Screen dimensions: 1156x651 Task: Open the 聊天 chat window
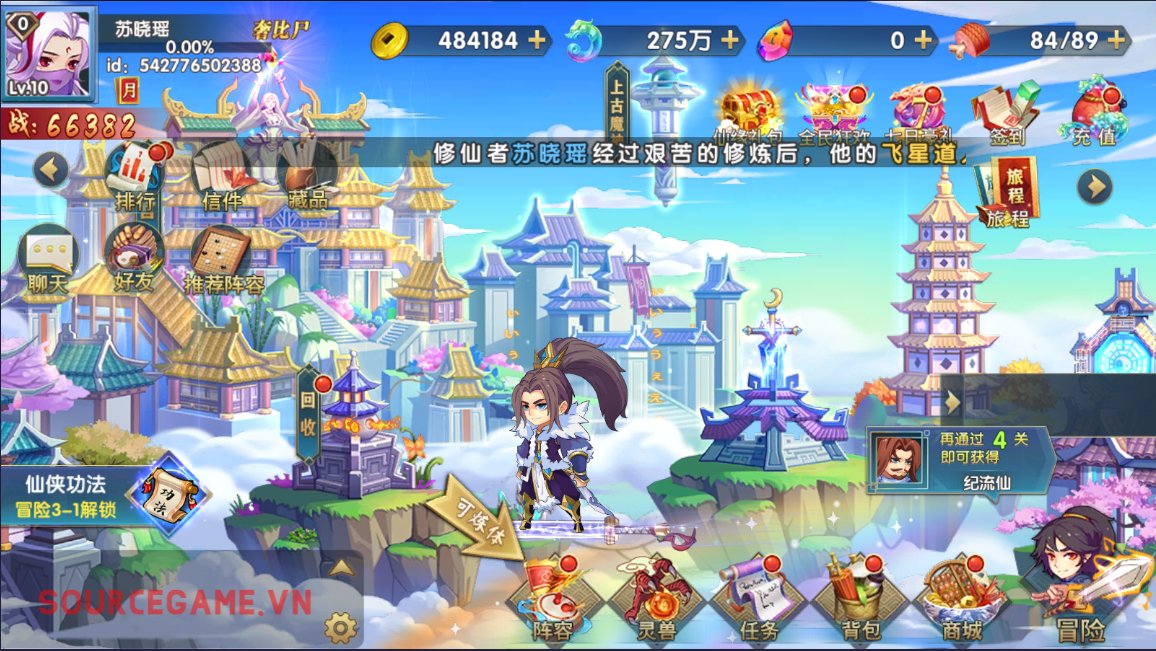click(48, 258)
